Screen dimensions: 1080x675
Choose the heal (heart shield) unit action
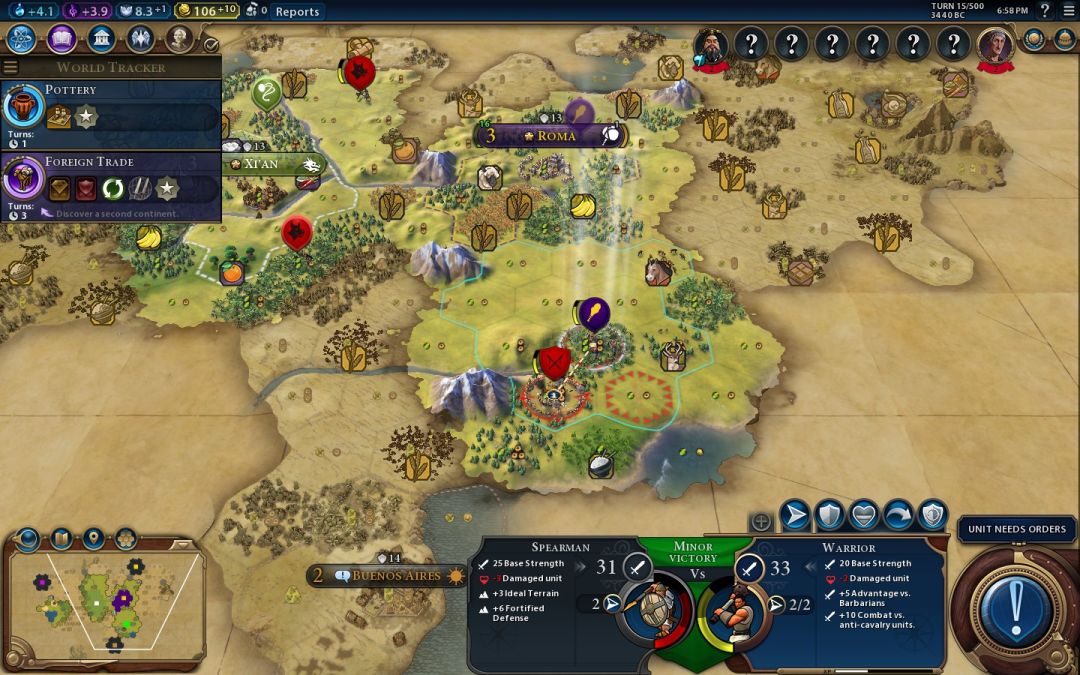pyautogui.click(x=863, y=515)
